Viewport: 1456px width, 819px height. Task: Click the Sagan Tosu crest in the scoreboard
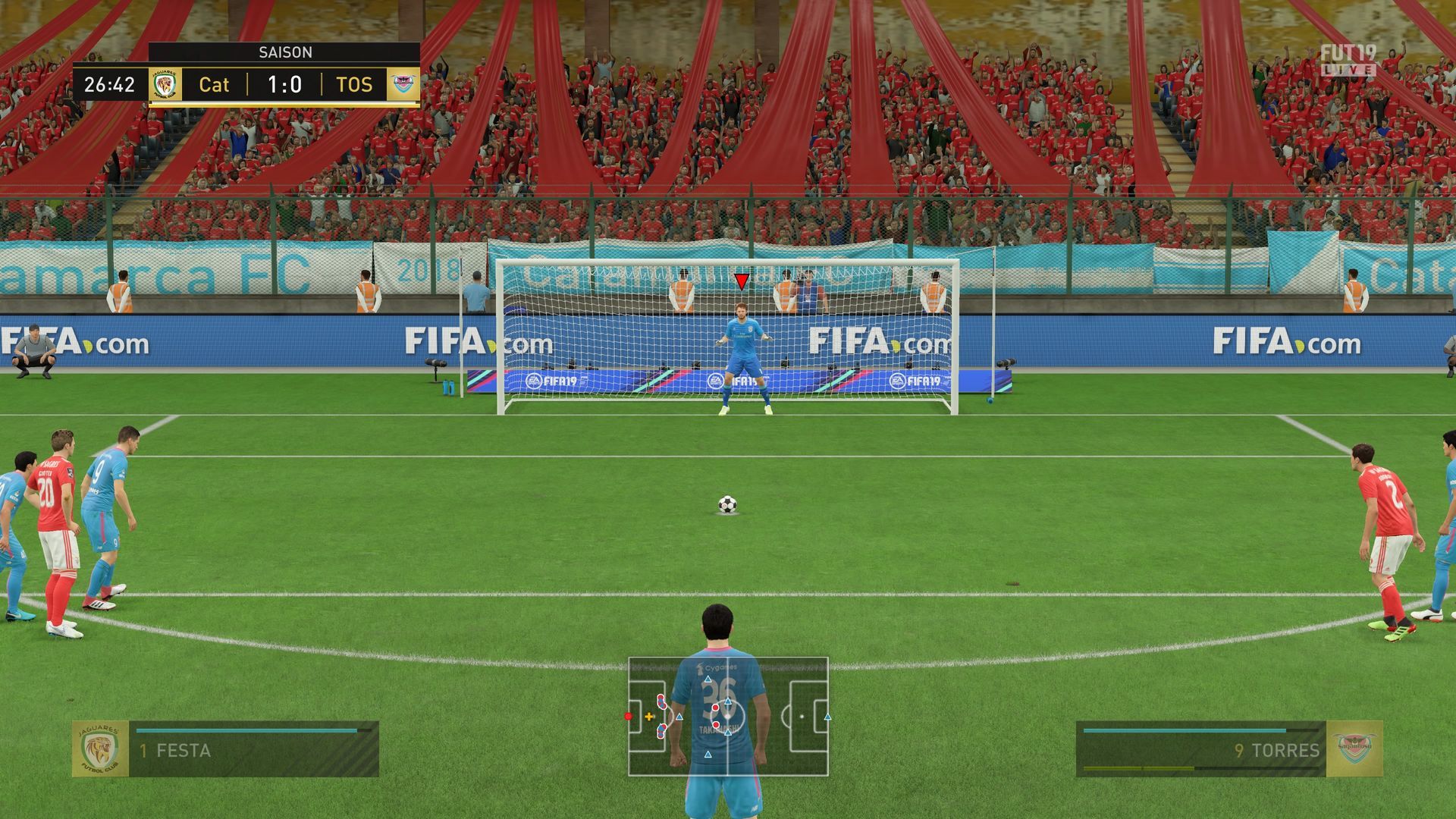(x=403, y=85)
